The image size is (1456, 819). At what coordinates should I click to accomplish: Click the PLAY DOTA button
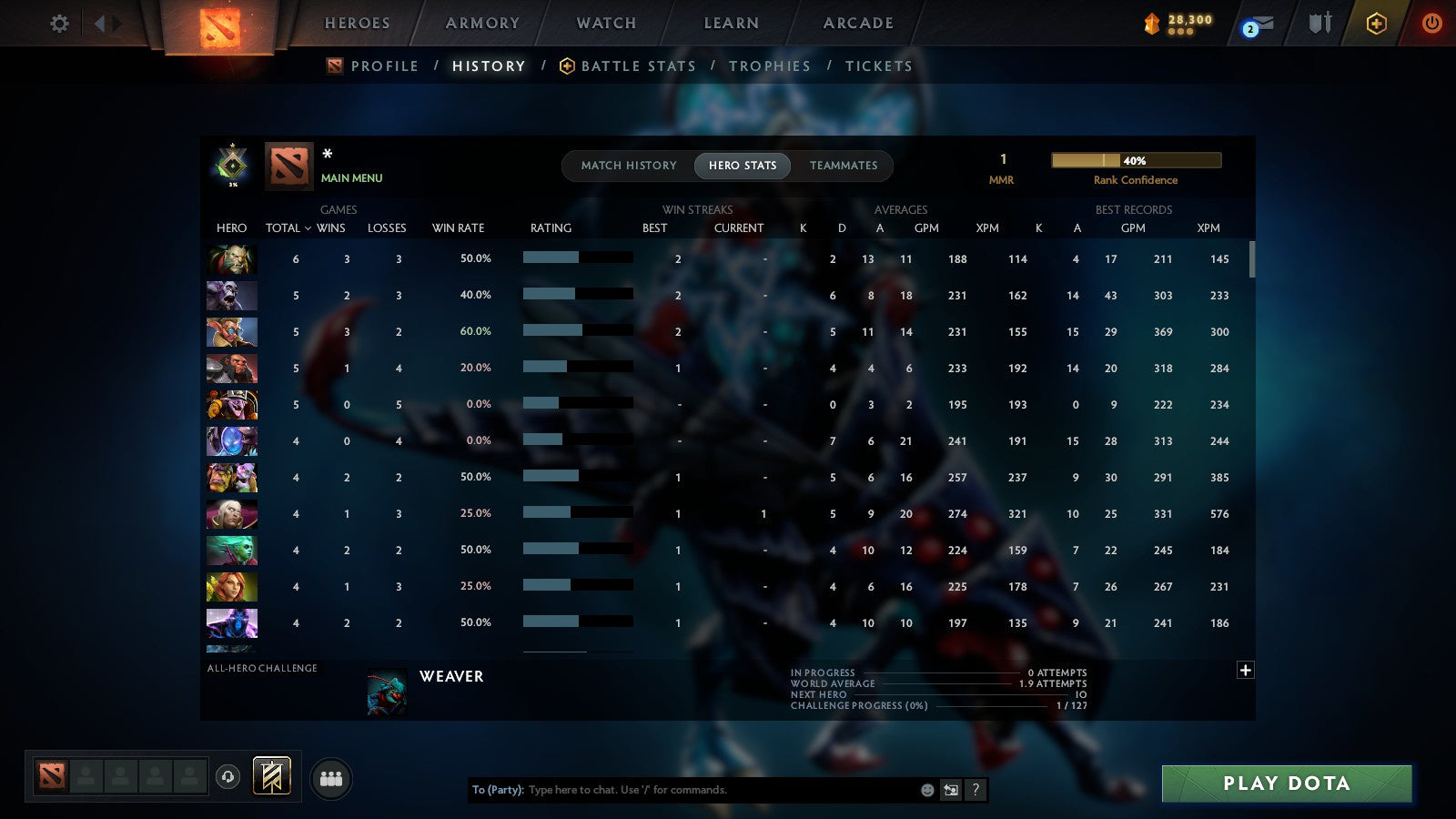coord(1285,783)
